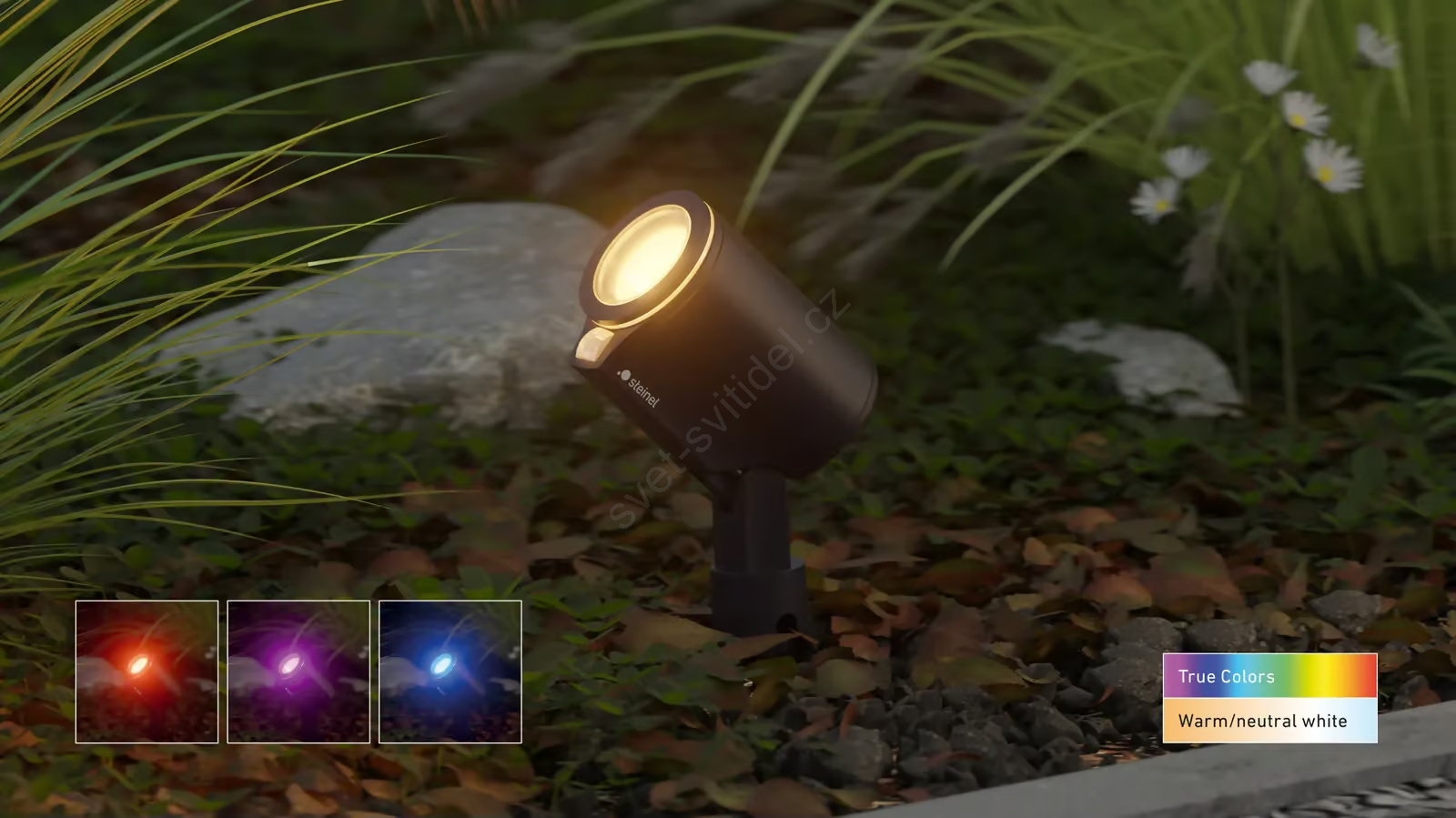The height and width of the screenshot is (818, 1456).
Task: Click the True Colors rainbow label
Action: 1269,676
